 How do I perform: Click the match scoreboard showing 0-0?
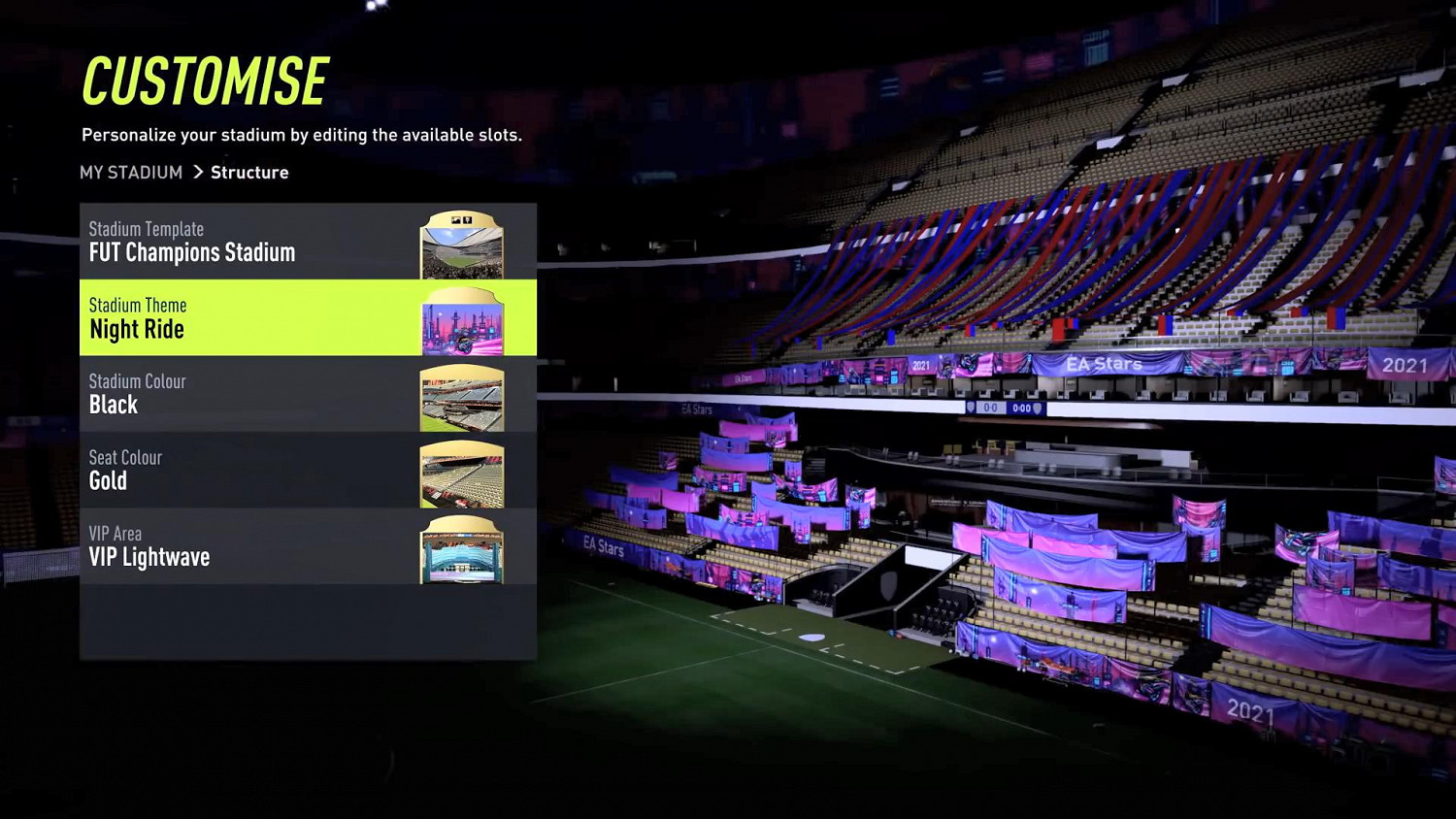click(990, 408)
